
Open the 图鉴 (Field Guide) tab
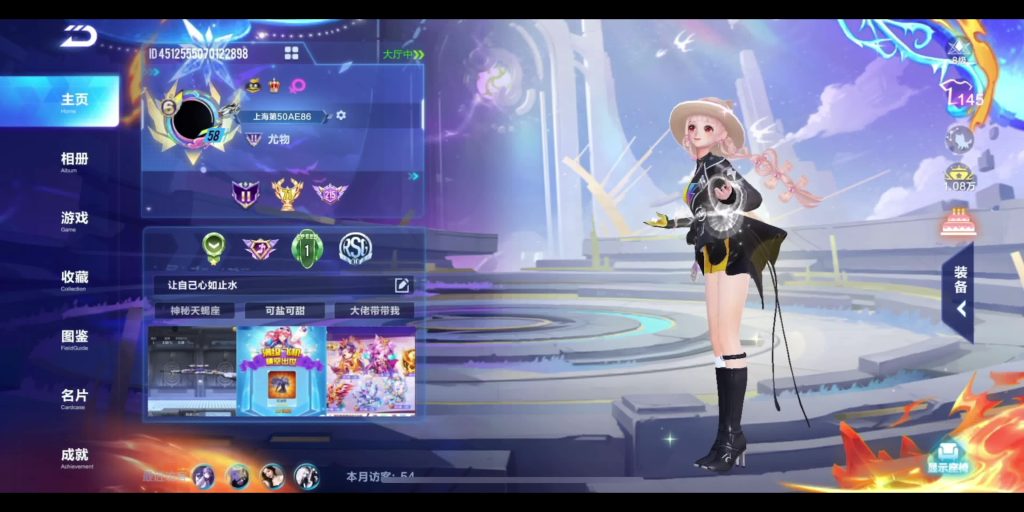[74, 337]
